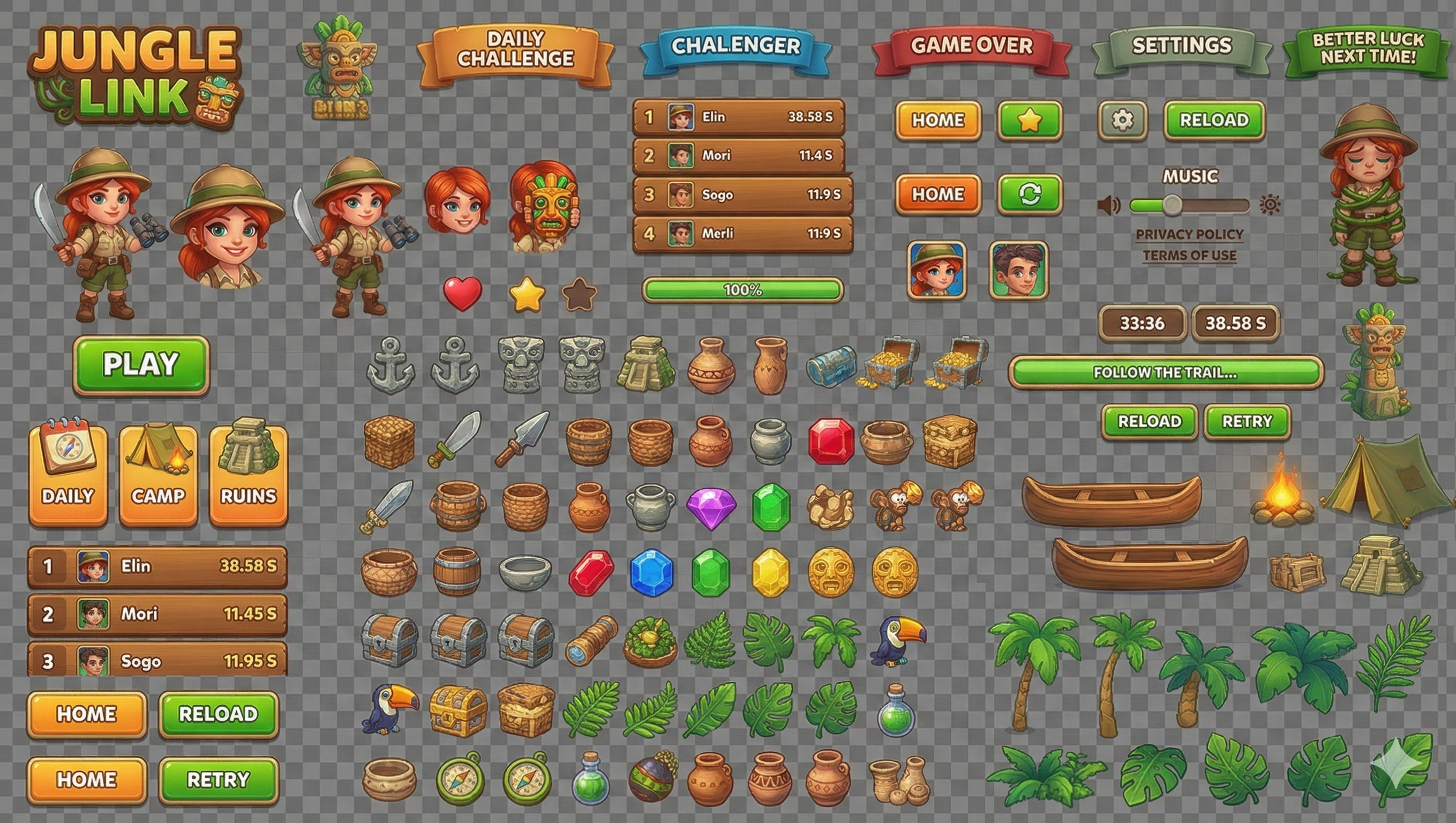Screen dimensions: 1456x823
Task: Open the Terms of Use link
Action: [1189, 256]
